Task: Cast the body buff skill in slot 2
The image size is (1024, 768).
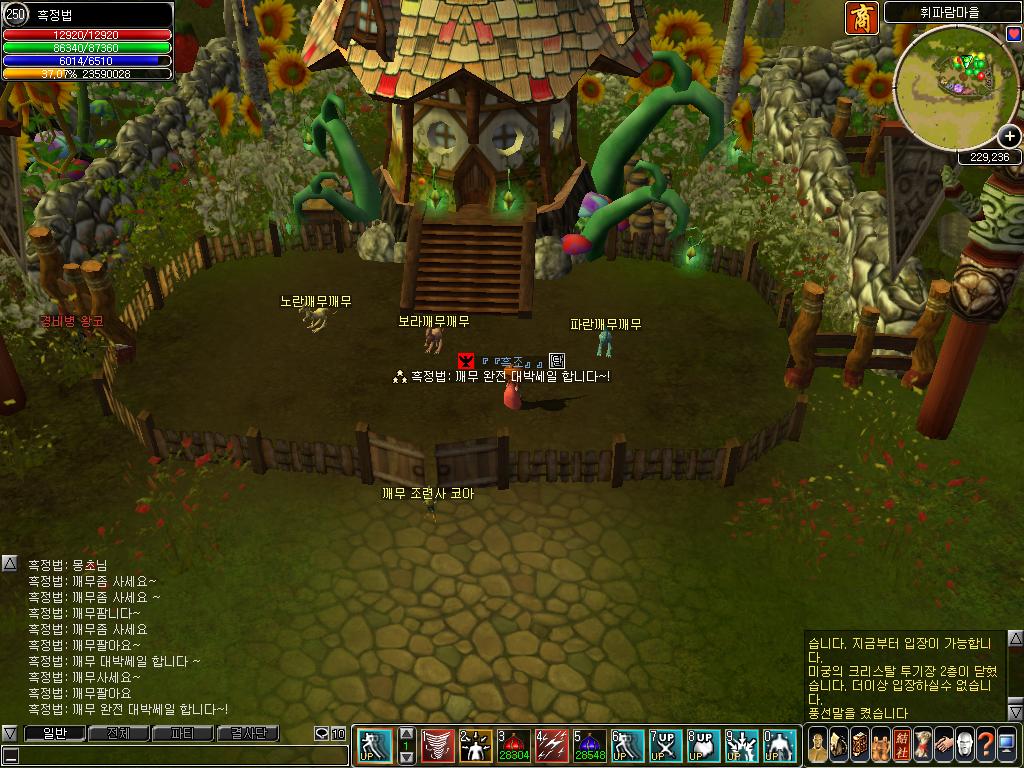Action: [x=475, y=745]
